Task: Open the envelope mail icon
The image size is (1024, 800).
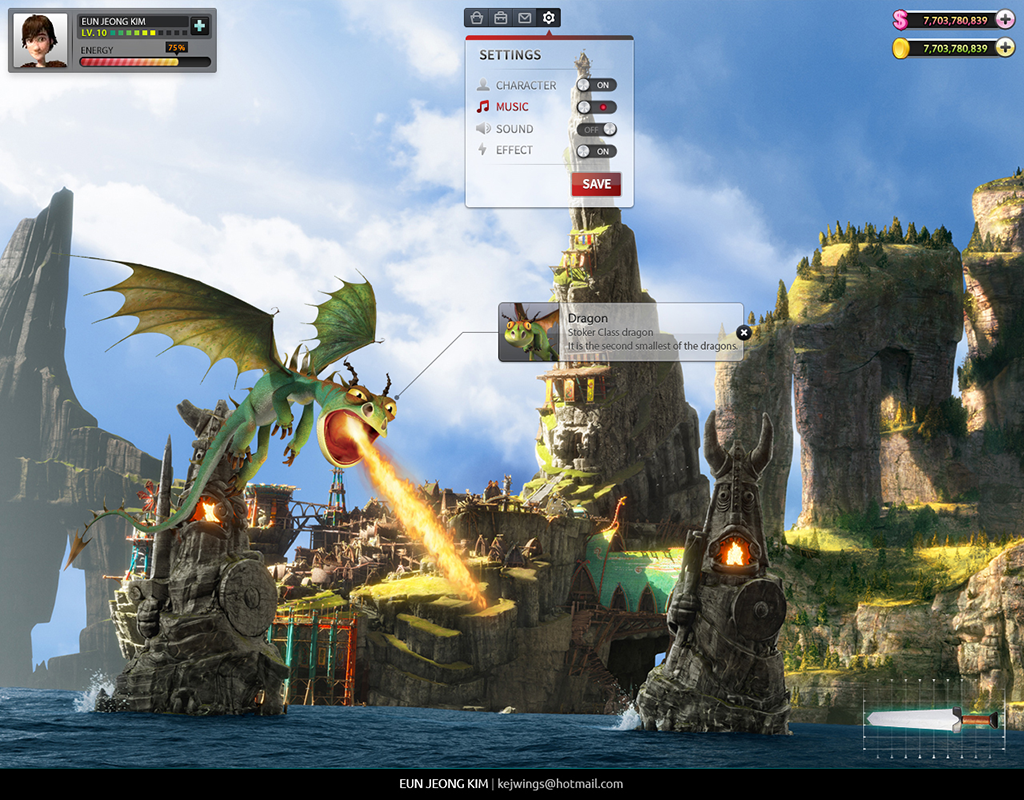Action: pos(524,18)
